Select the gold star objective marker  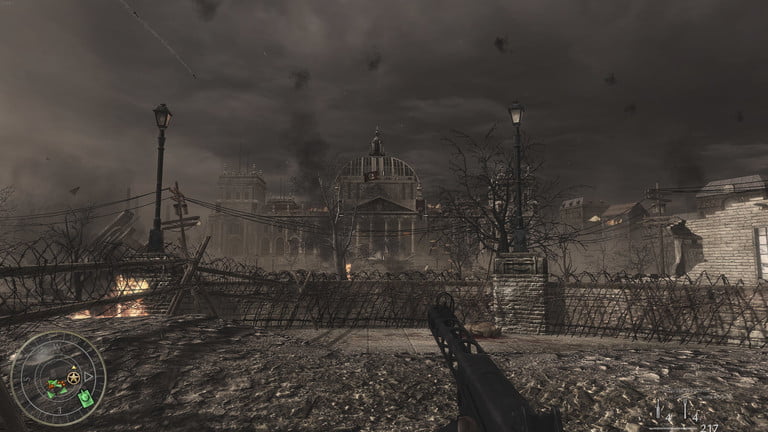72,377
